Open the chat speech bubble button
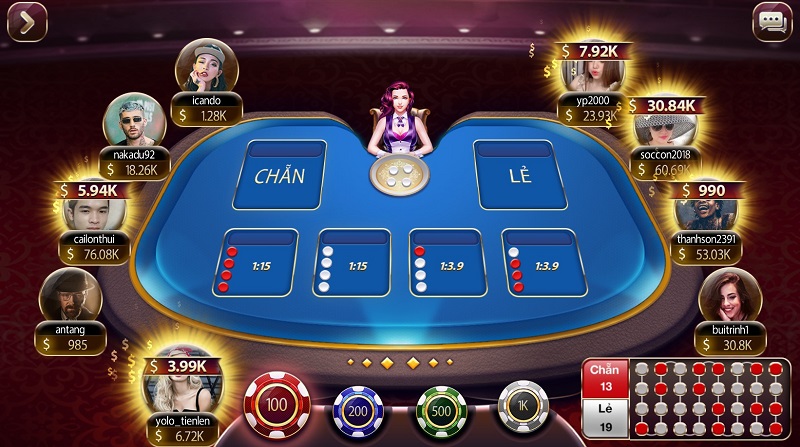This screenshot has height=447, width=800. (x=771, y=22)
